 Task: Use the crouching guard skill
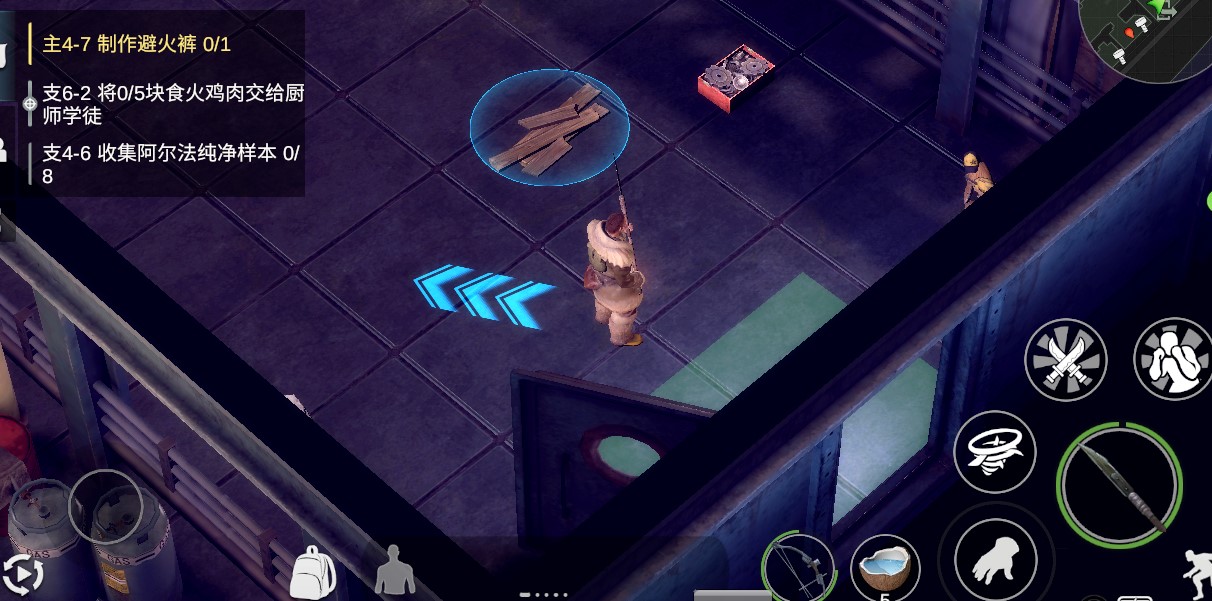tap(1173, 358)
